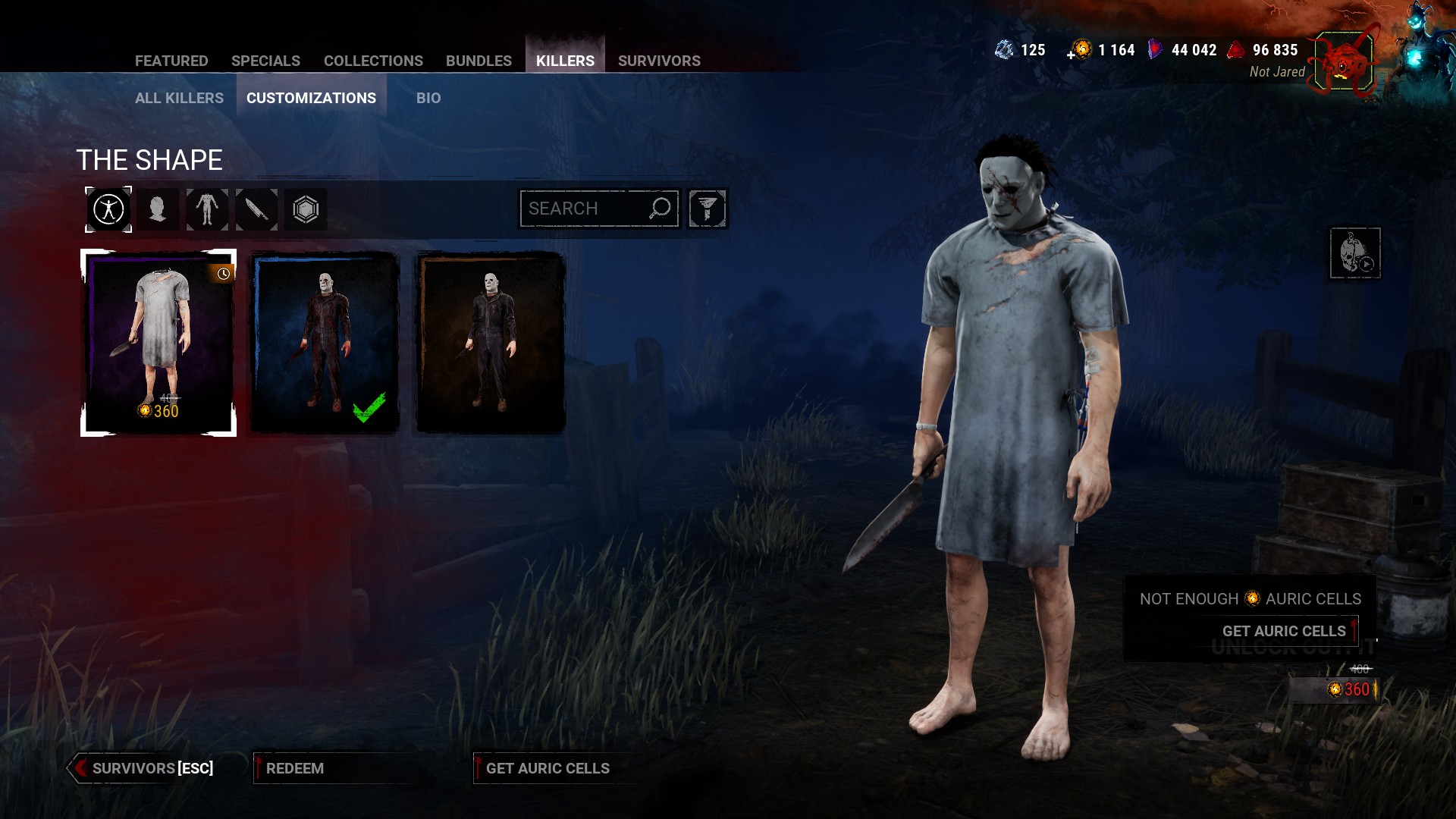
Task: Select the hexagon charm category icon
Action: (306, 209)
